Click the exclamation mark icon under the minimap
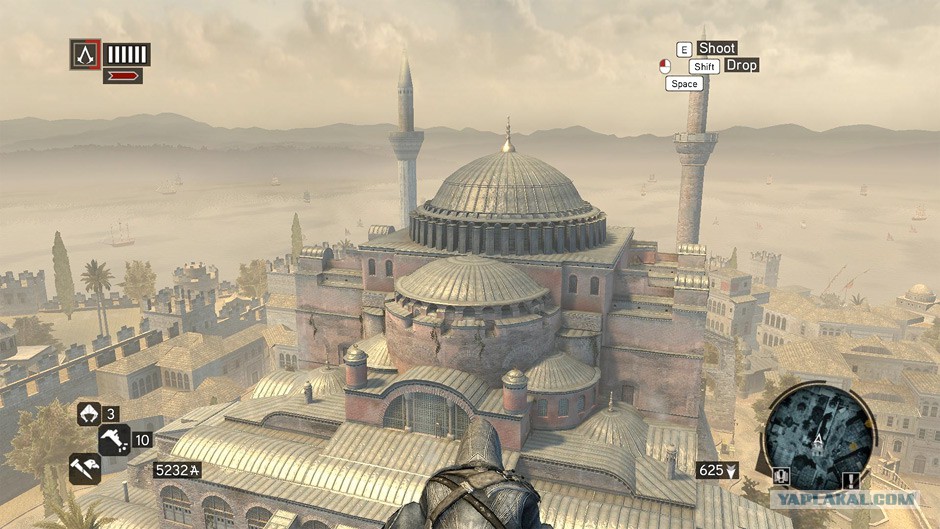This screenshot has width=940, height=529. 851,479
